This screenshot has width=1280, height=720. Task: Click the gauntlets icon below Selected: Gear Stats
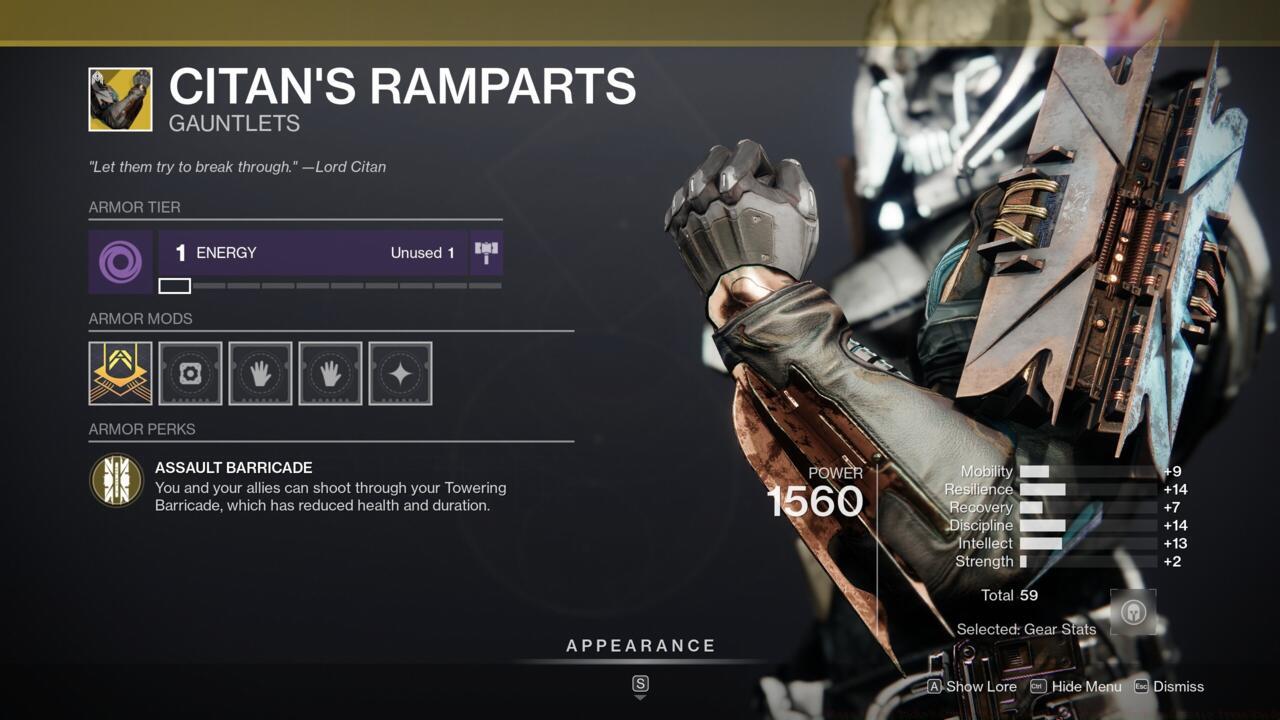point(1132,611)
